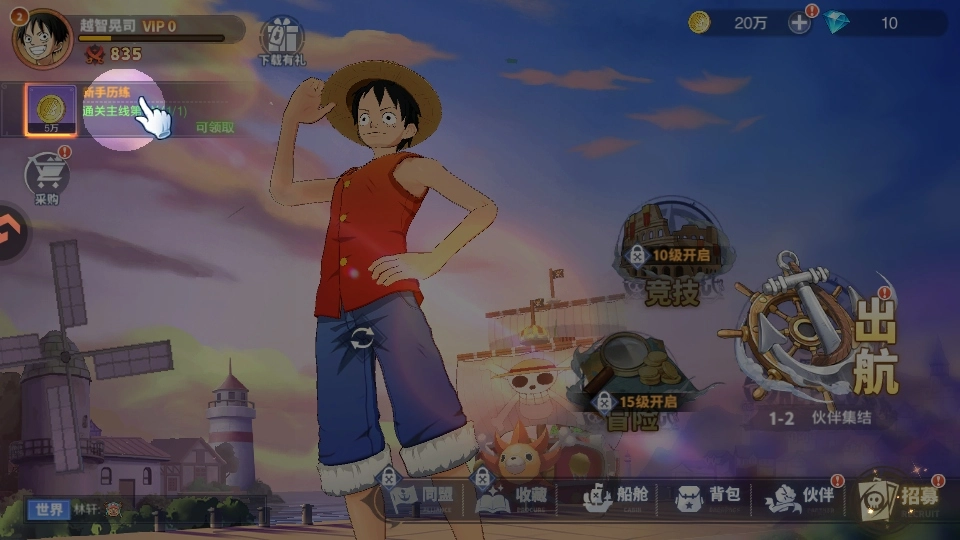Add gold with the plus button
The height and width of the screenshot is (540, 960).
[799, 23]
